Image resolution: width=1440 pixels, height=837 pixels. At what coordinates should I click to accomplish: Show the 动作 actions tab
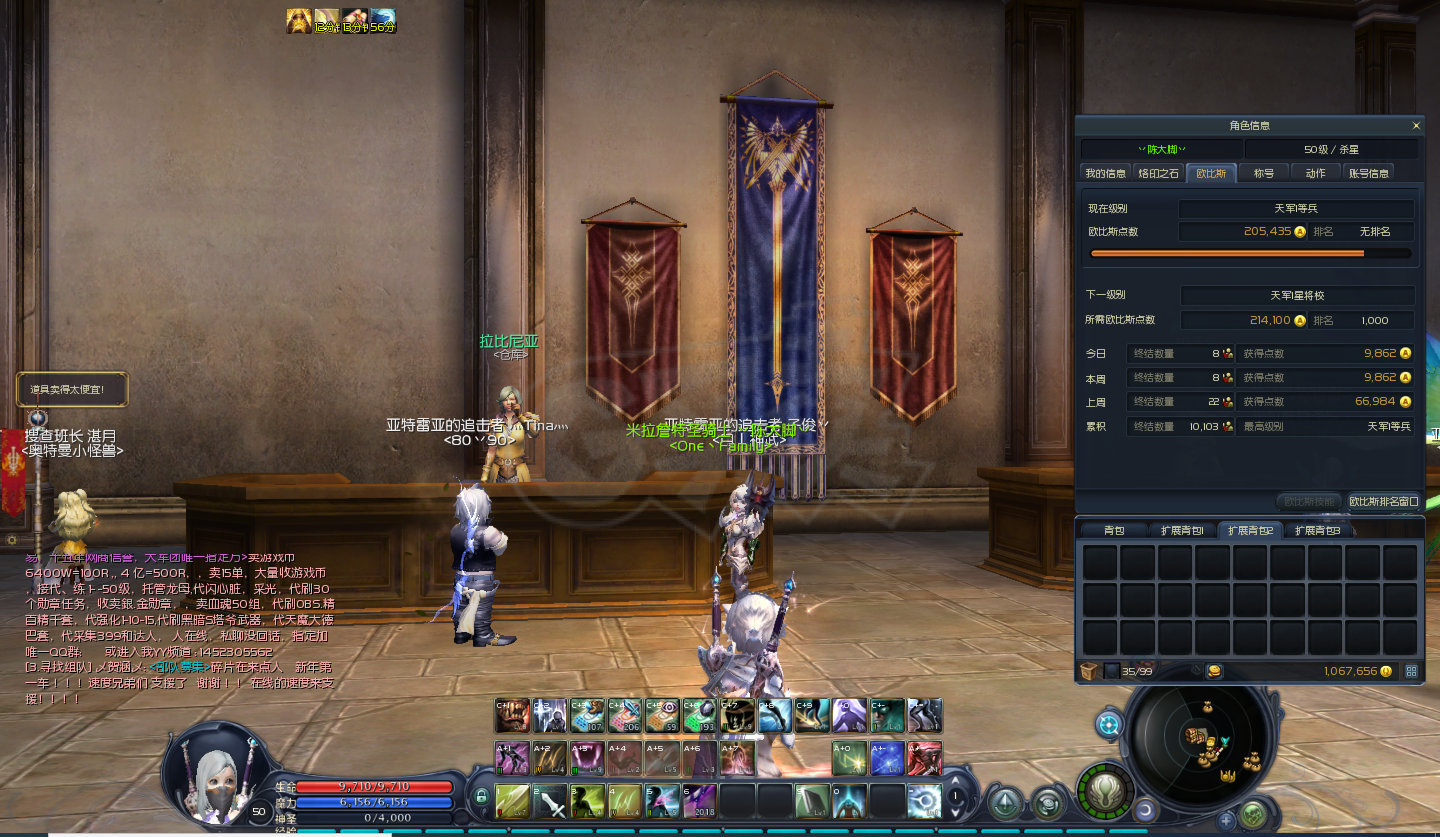(x=1315, y=173)
